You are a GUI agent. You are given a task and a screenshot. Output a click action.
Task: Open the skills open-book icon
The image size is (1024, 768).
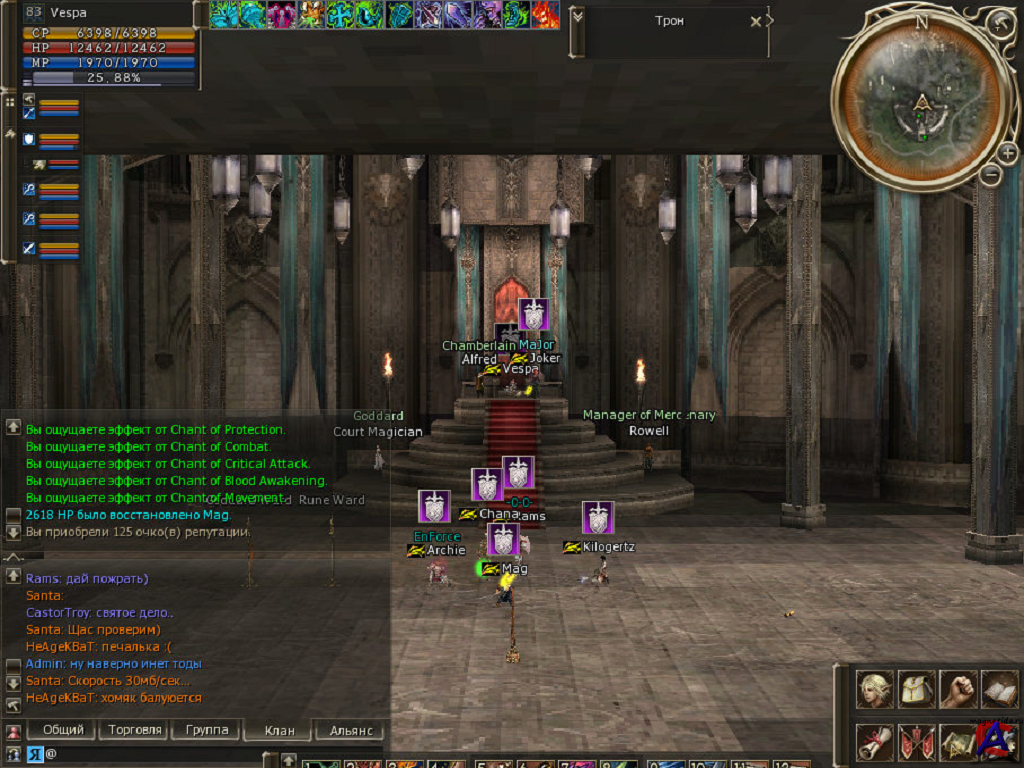[999, 689]
